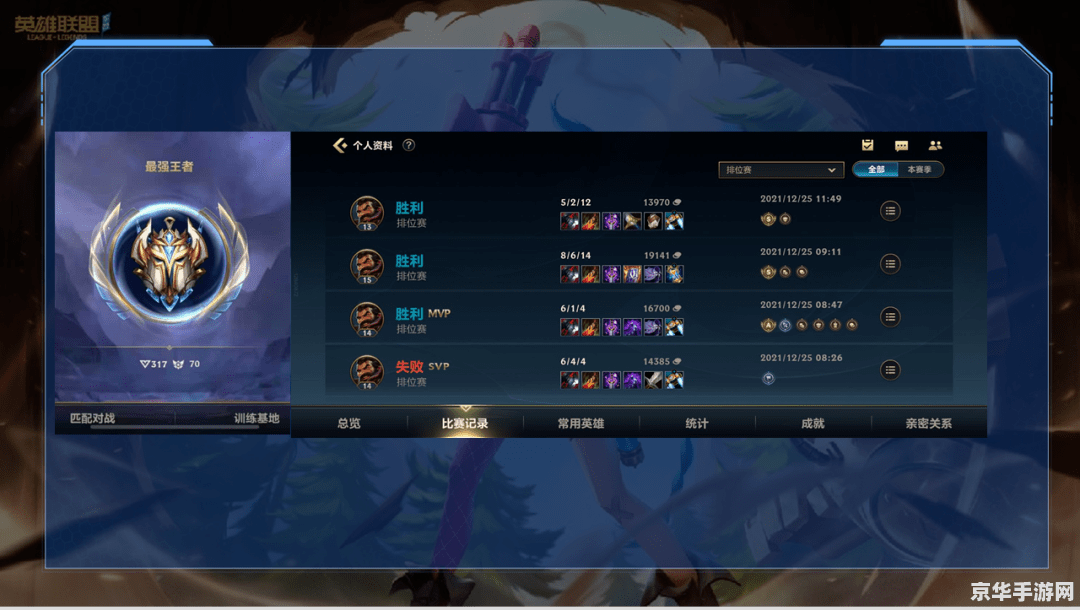Image resolution: width=1080 pixels, height=610 pixels.
Task: Open the friends list icon
Action: [x=935, y=146]
